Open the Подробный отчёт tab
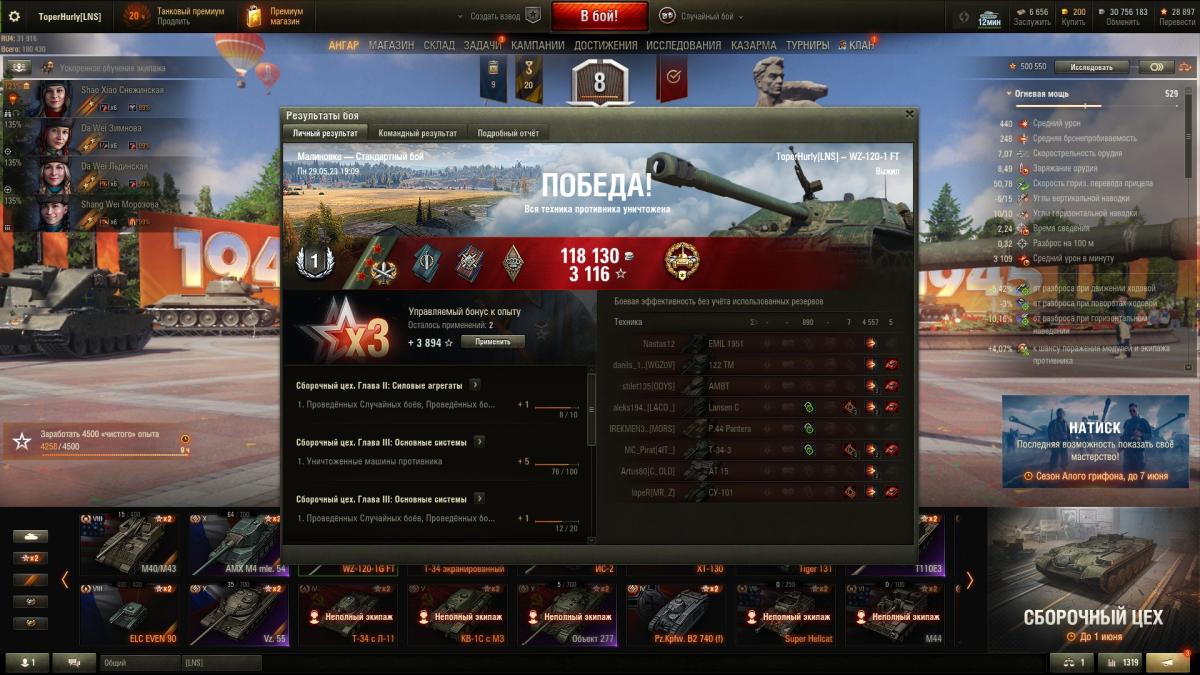 coord(510,133)
